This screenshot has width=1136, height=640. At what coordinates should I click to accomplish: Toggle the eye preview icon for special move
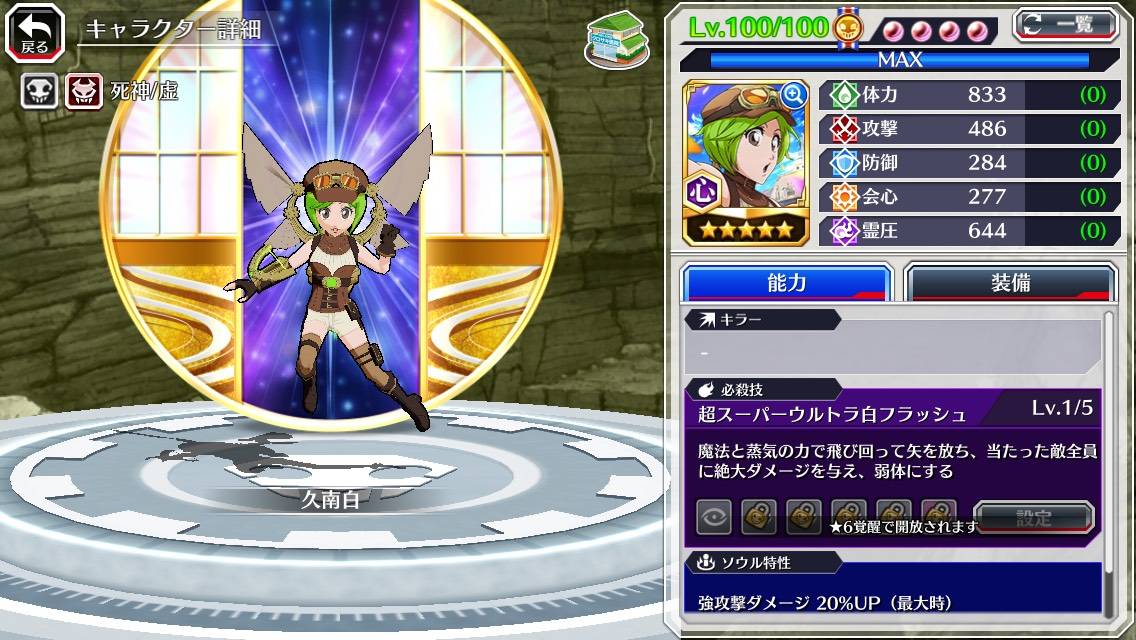tap(714, 517)
